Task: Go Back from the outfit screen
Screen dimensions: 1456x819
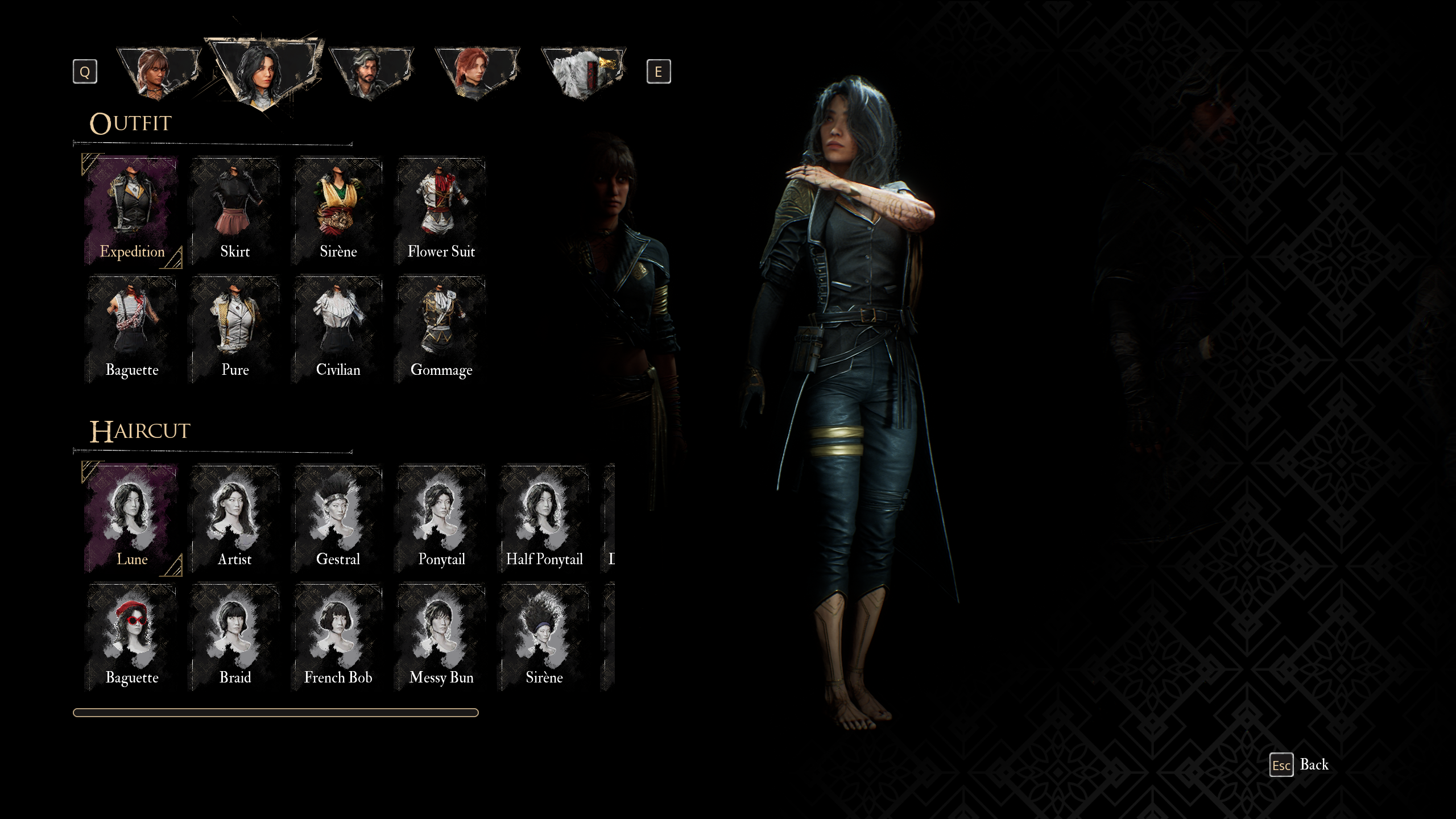Action: click(x=1300, y=765)
